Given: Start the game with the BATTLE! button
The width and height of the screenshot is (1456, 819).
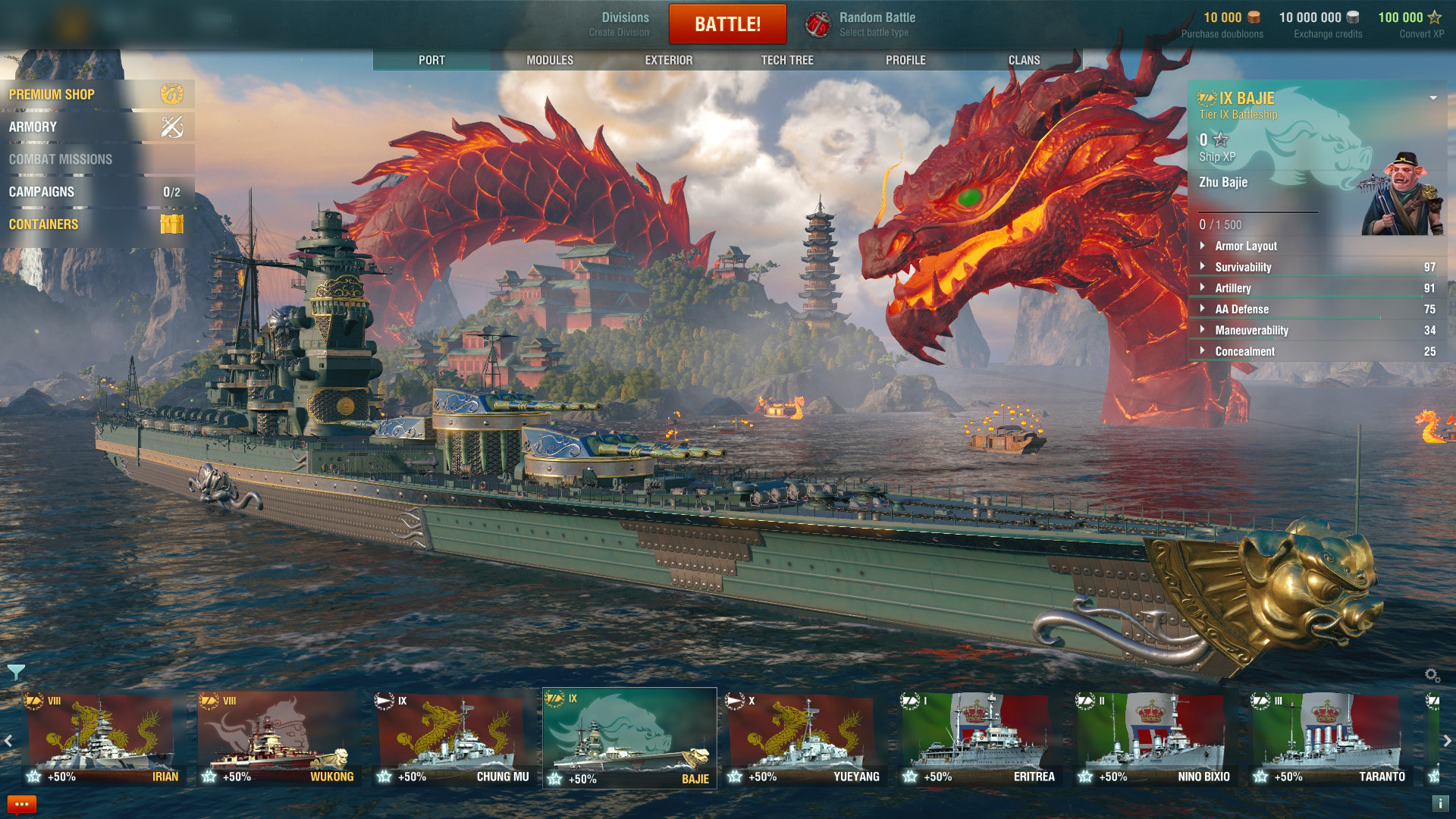Looking at the screenshot, I should [727, 24].
